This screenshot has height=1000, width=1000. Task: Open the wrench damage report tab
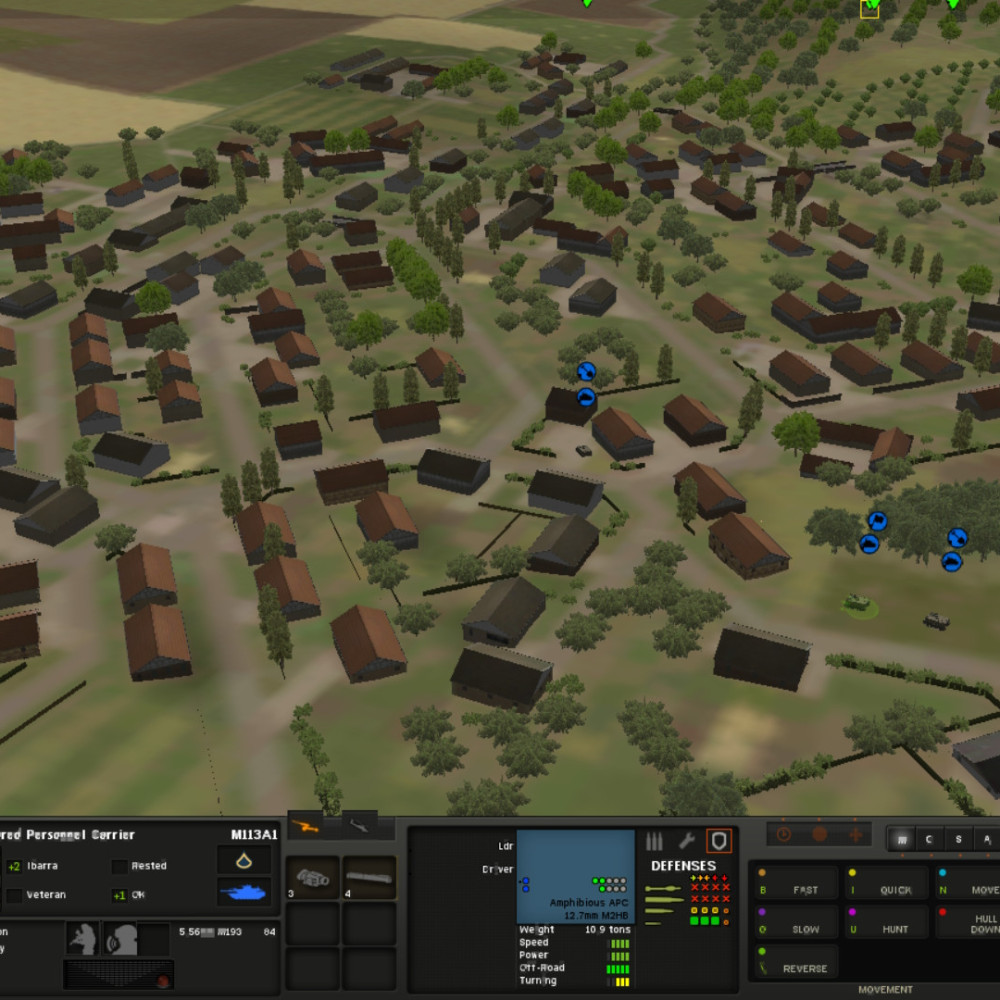687,841
